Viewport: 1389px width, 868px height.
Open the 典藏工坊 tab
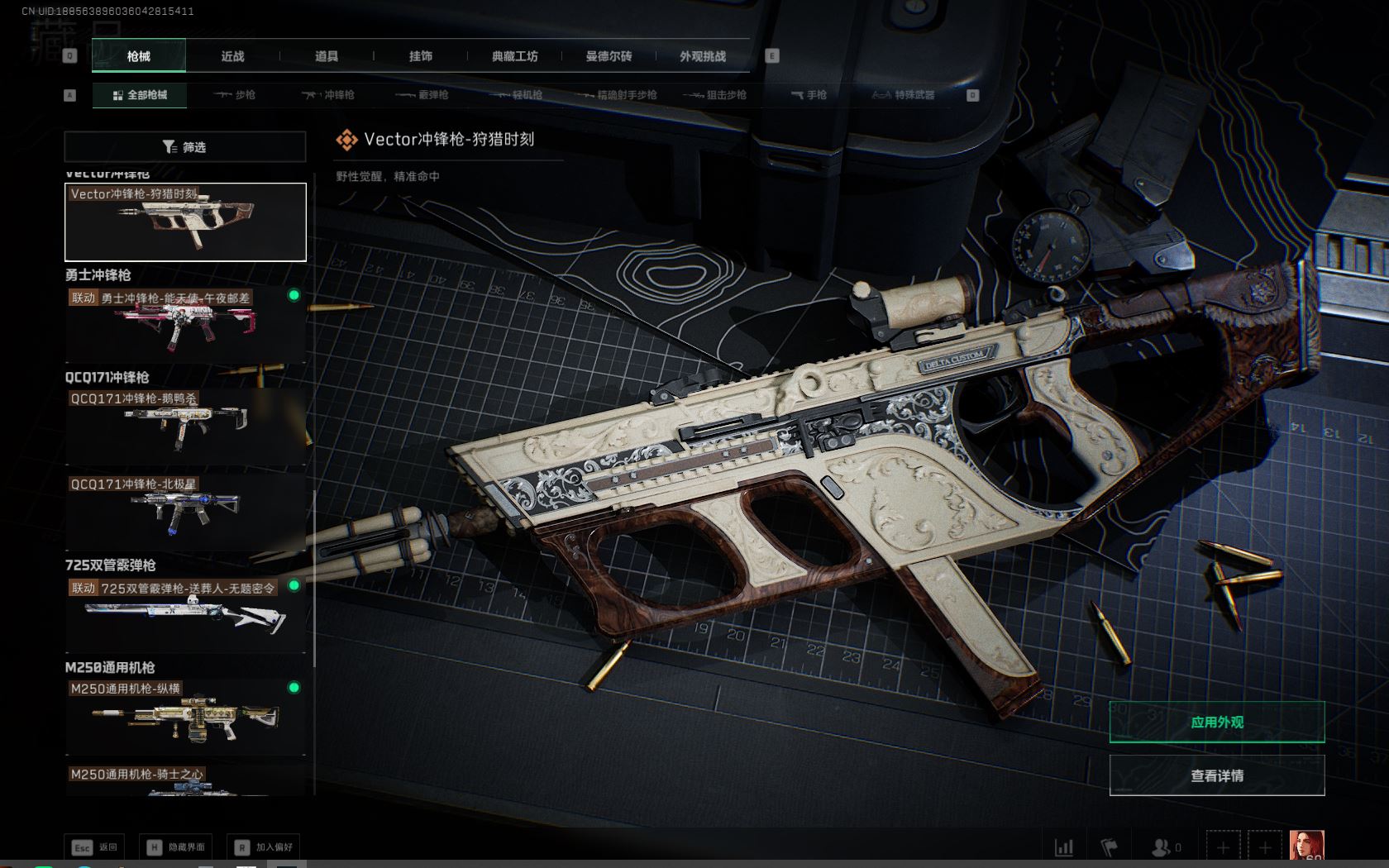click(x=514, y=56)
